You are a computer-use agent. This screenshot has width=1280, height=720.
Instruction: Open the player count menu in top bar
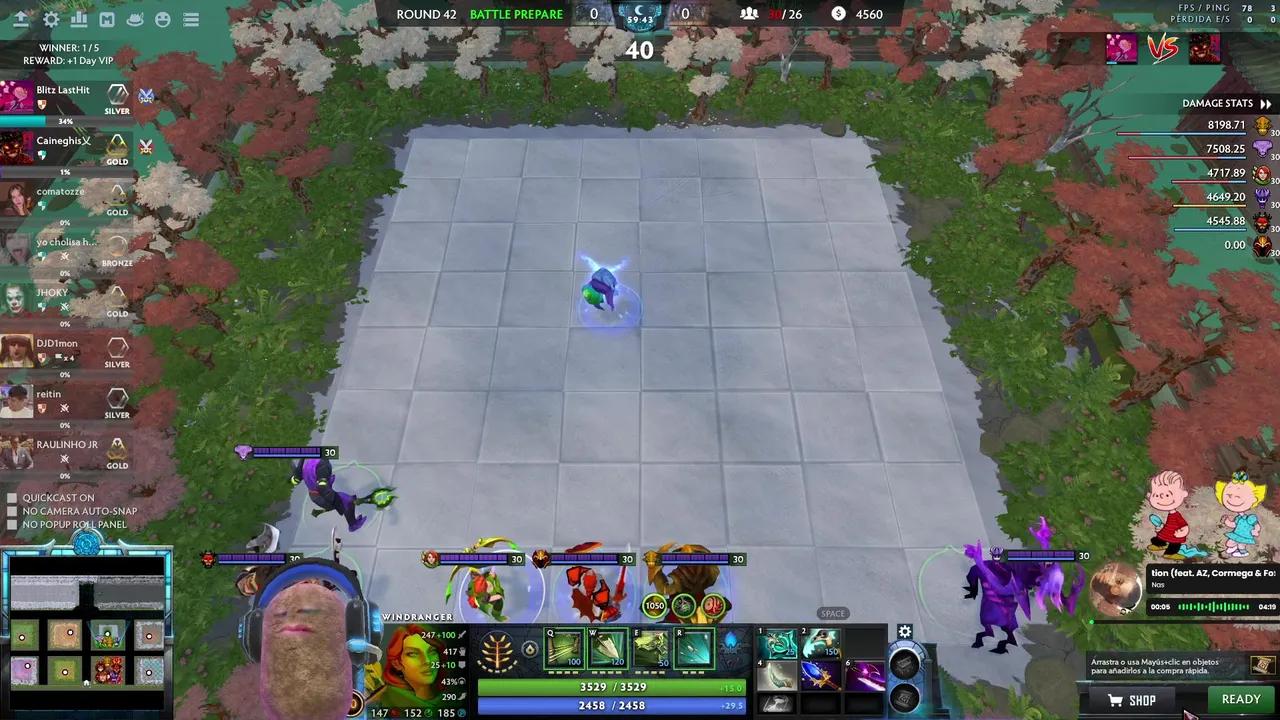[x=750, y=14]
